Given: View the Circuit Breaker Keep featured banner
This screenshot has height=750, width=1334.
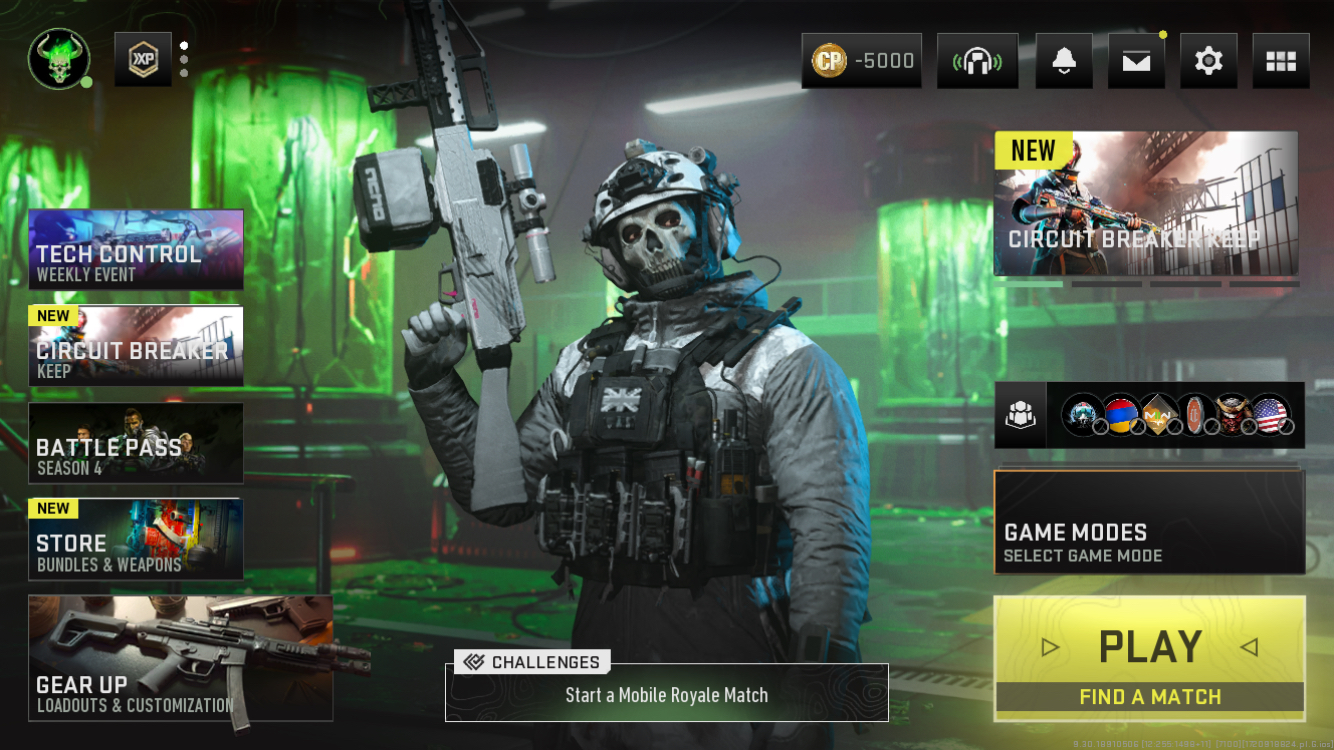Looking at the screenshot, I should (x=1146, y=203).
